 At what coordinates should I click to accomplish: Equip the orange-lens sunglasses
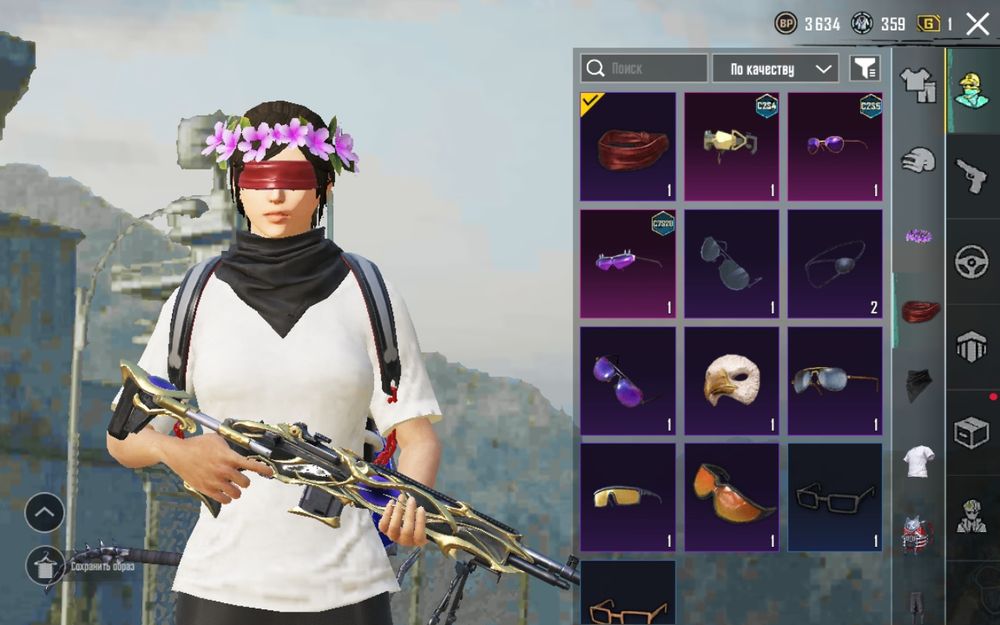731,497
